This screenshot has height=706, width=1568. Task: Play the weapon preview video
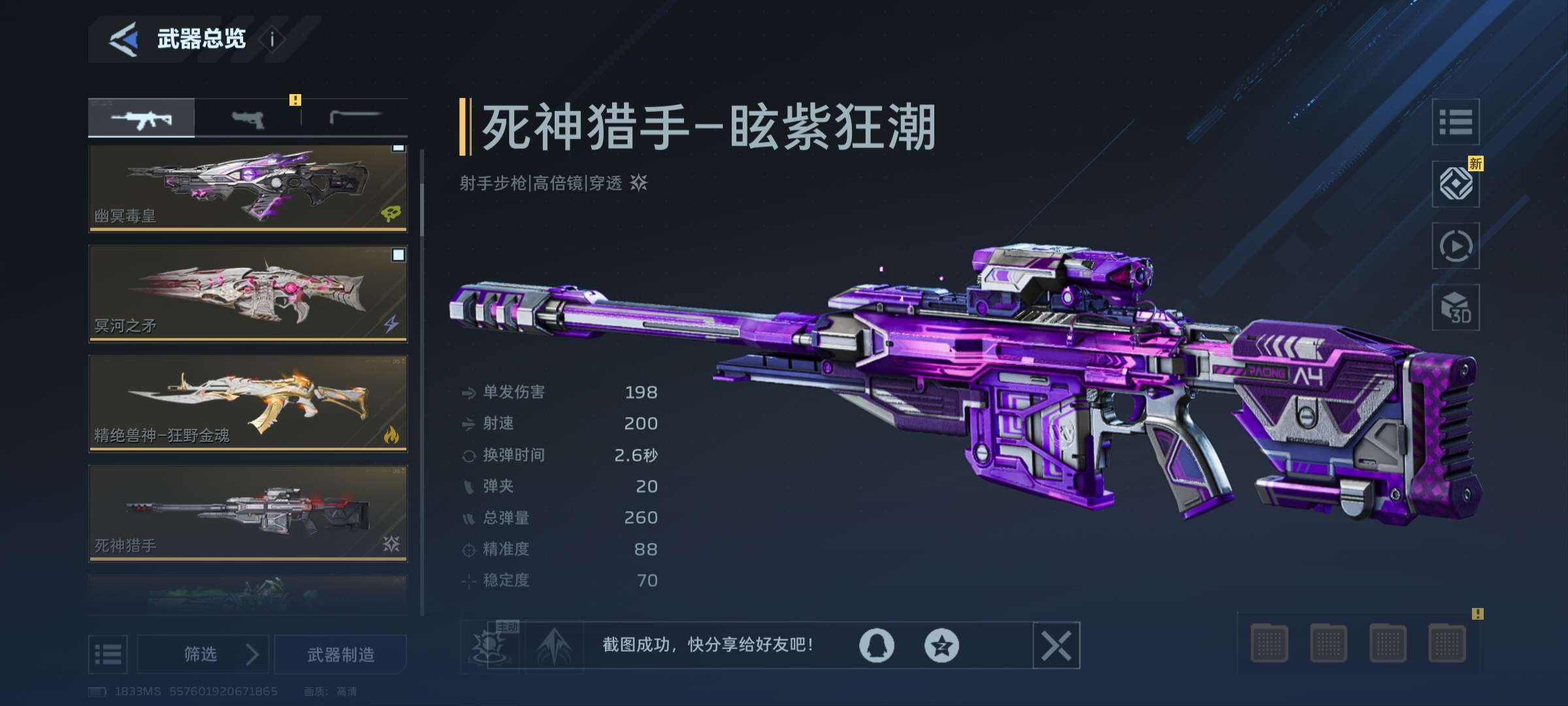(x=1456, y=246)
